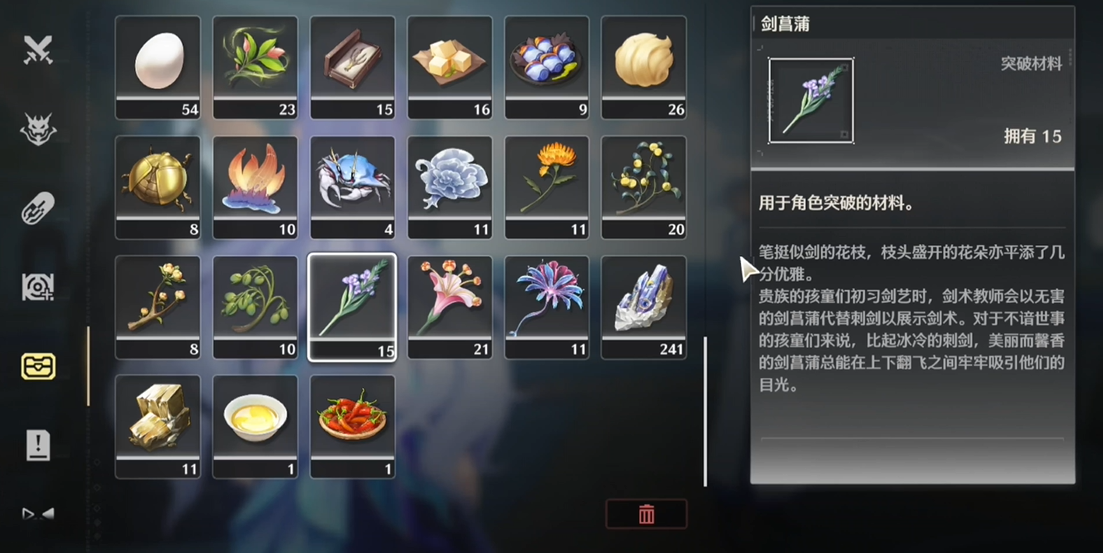Choose the butter cubes item slot
This screenshot has height=553, width=1103.
point(450,66)
